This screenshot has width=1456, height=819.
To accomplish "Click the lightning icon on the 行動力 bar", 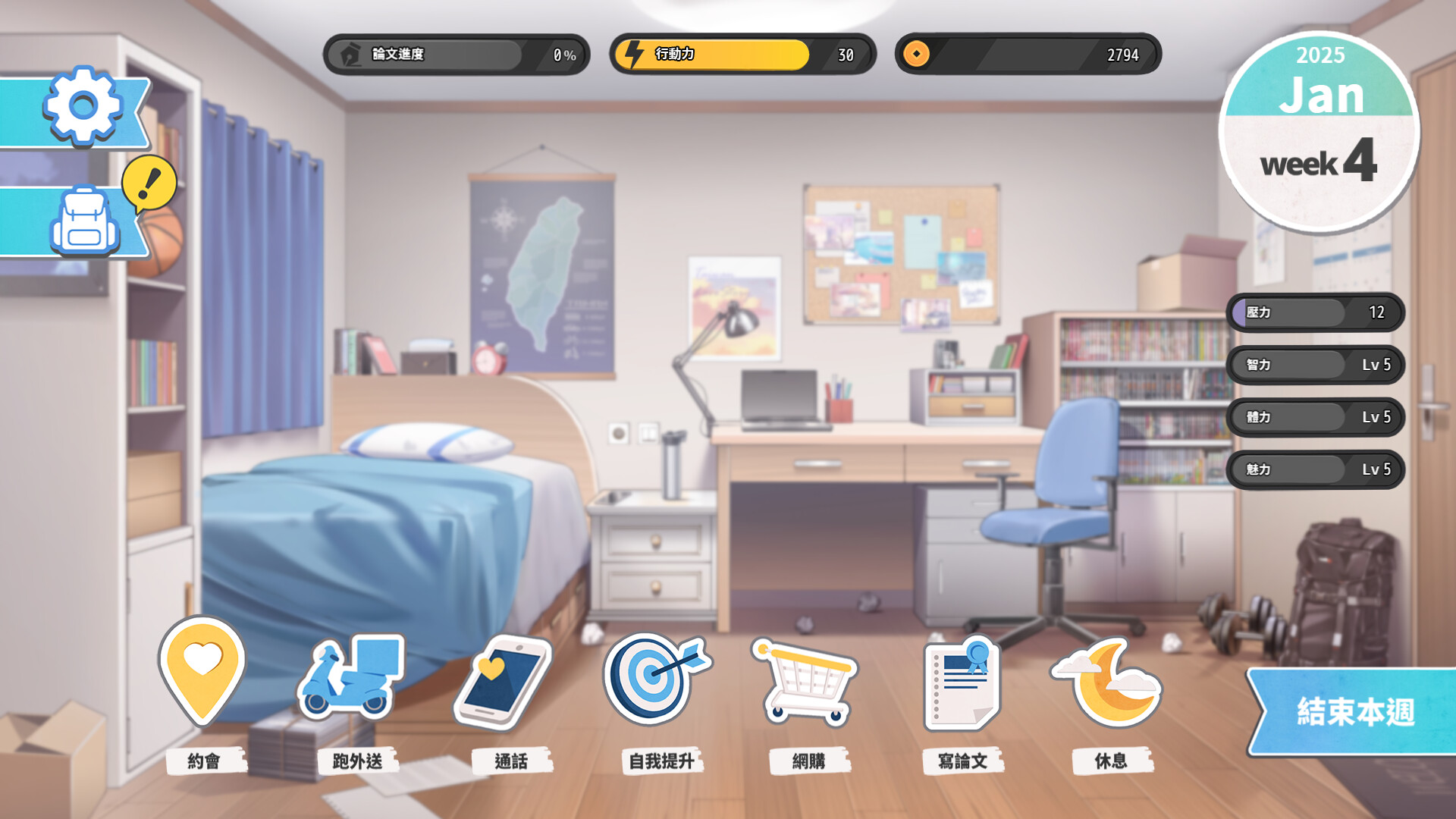I will [634, 54].
